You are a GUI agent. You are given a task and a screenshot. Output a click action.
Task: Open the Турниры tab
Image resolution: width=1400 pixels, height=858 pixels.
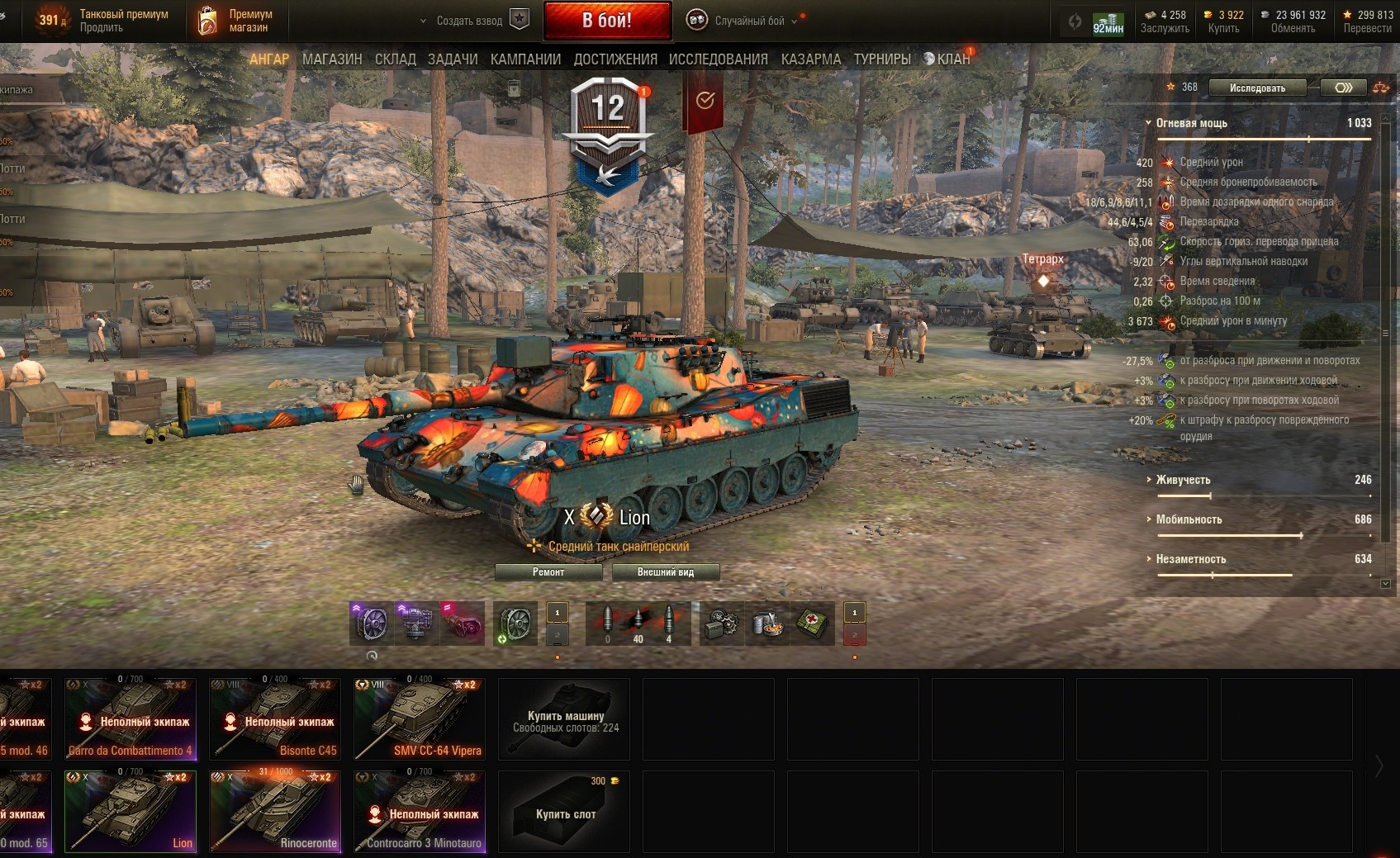tap(882, 59)
